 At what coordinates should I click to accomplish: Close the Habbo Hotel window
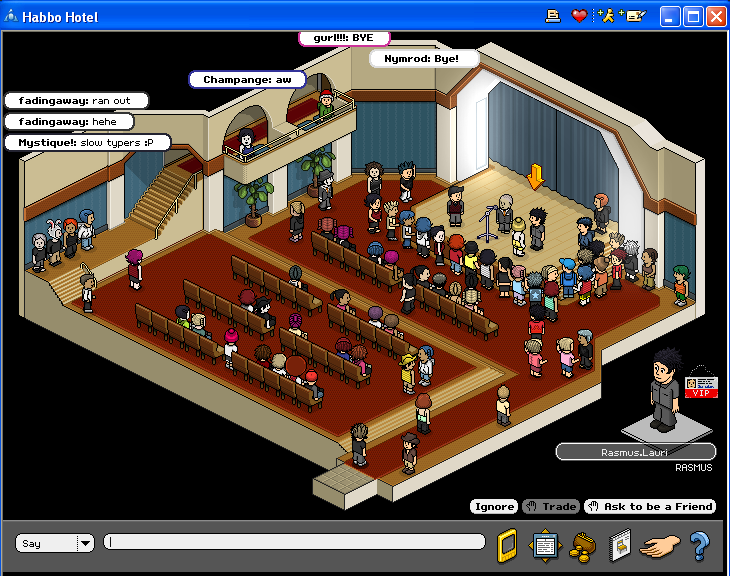(x=716, y=16)
